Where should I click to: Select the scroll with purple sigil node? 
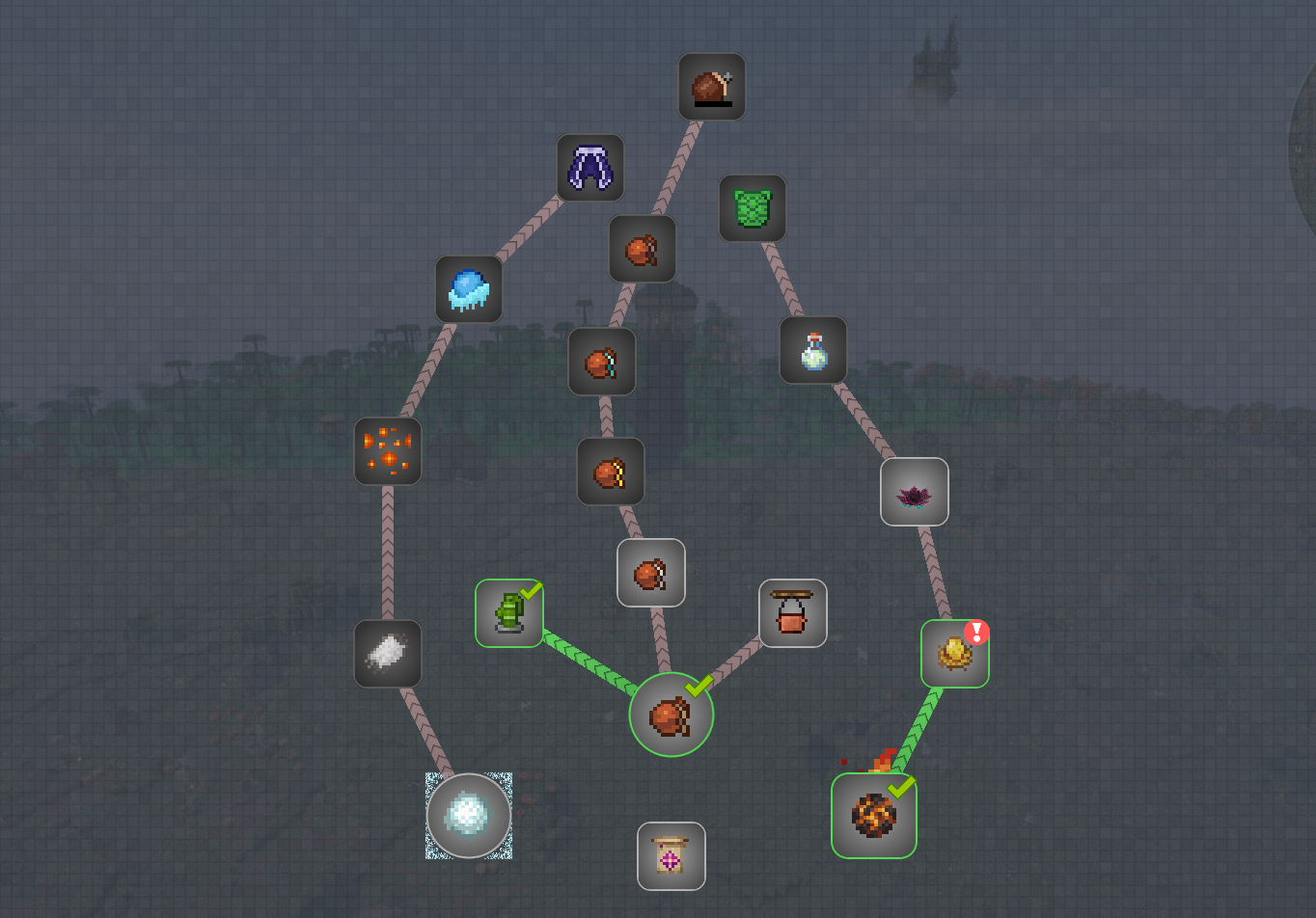point(672,856)
